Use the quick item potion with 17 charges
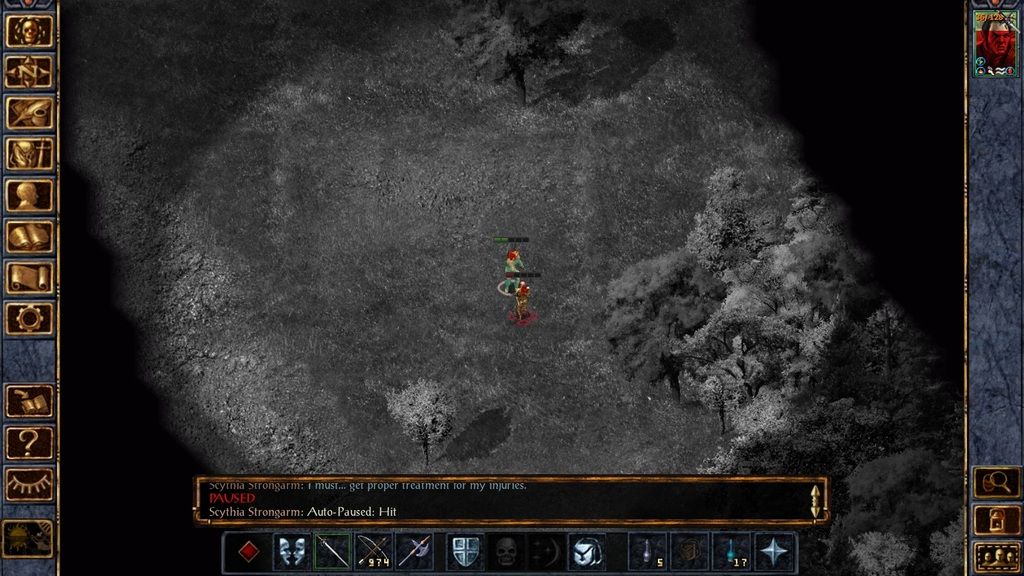This screenshot has height=576, width=1024. pos(731,552)
